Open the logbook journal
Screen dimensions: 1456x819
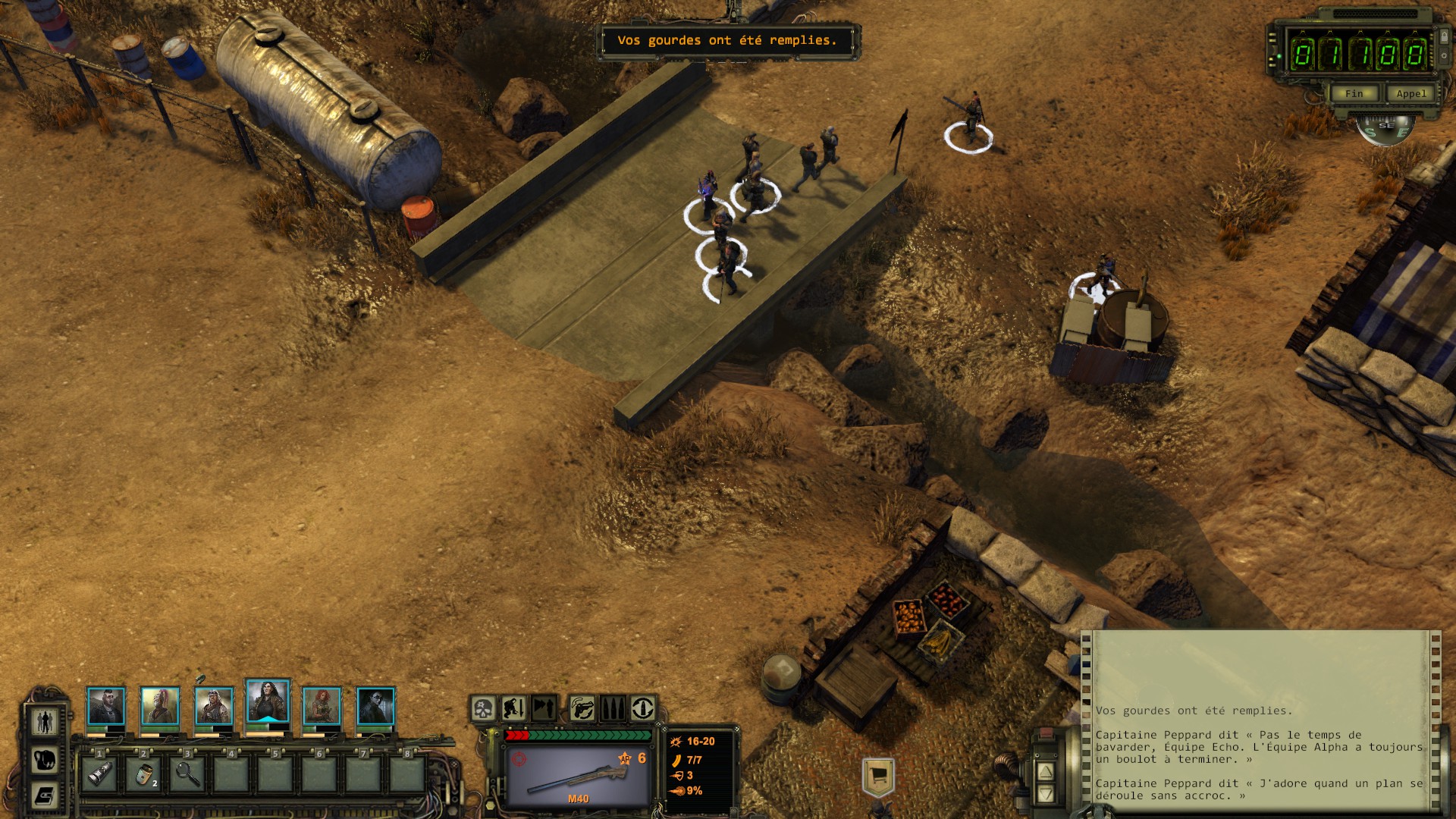(x=45, y=796)
